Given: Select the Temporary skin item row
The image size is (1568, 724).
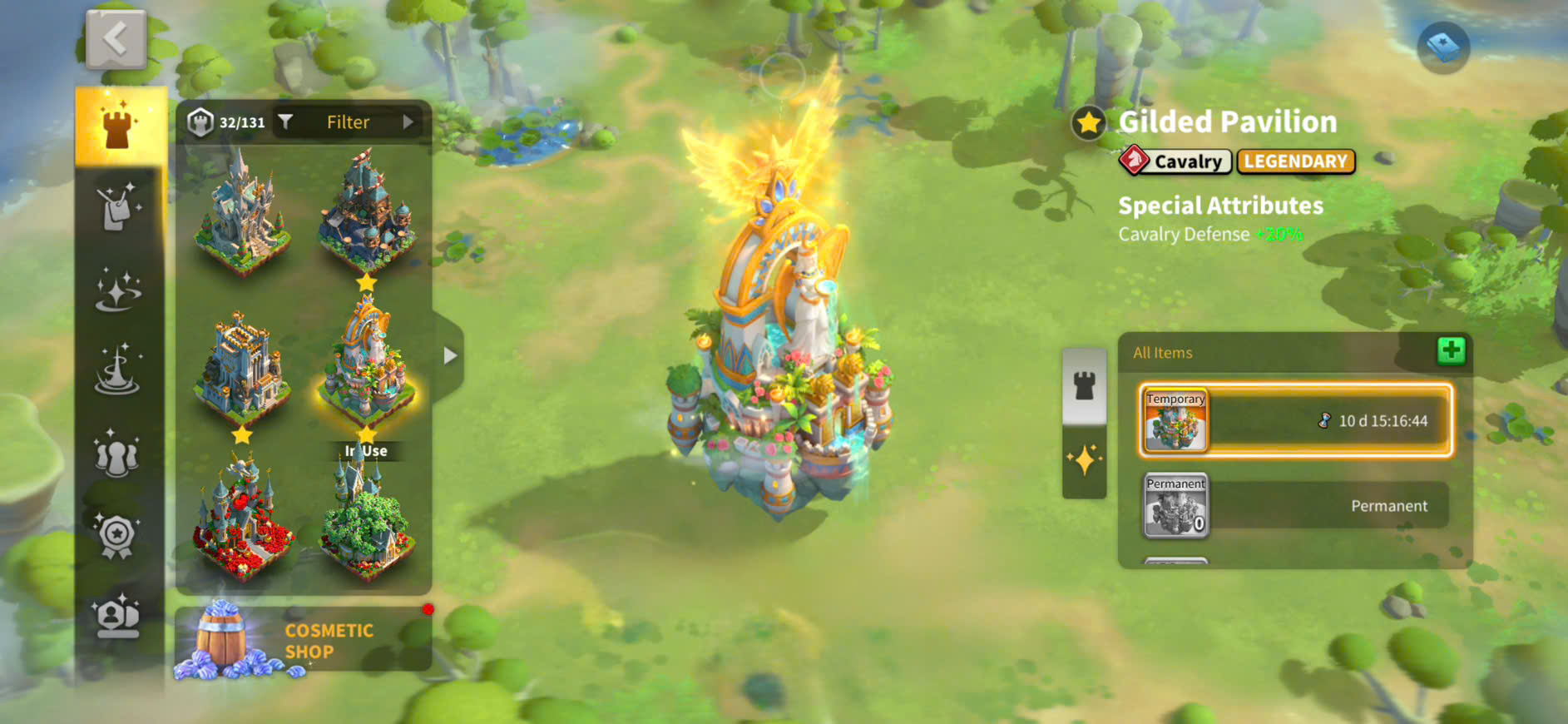Looking at the screenshot, I should [x=1295, y=421].
